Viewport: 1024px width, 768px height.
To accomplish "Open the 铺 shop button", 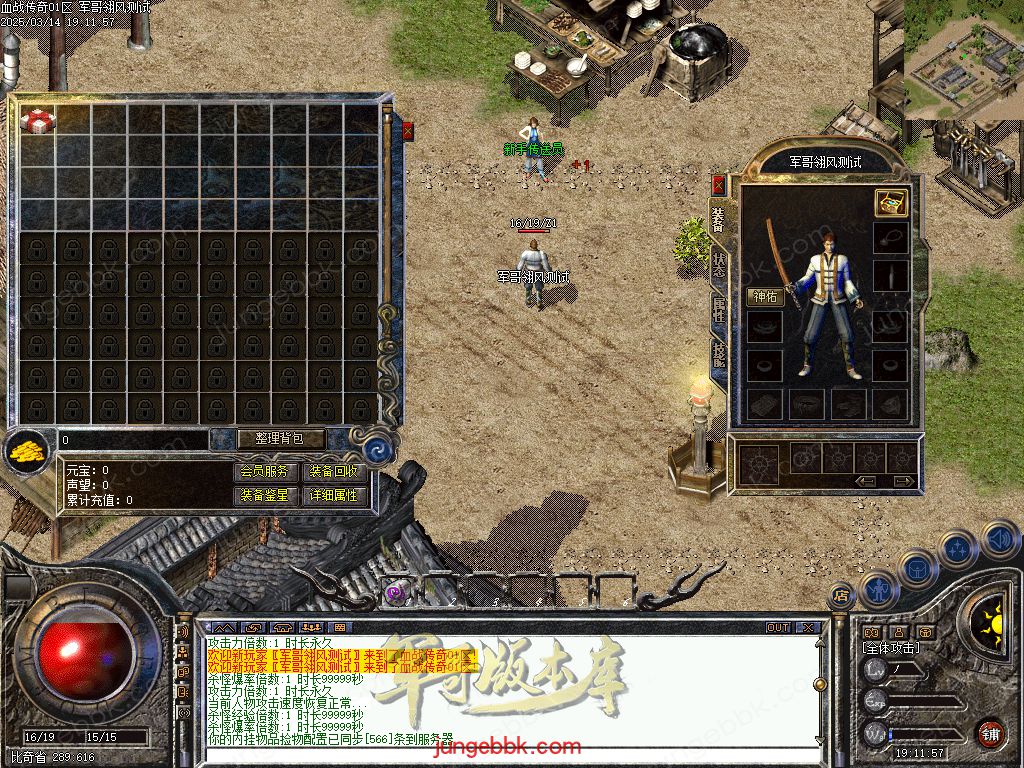I will [x=989, y=733].
